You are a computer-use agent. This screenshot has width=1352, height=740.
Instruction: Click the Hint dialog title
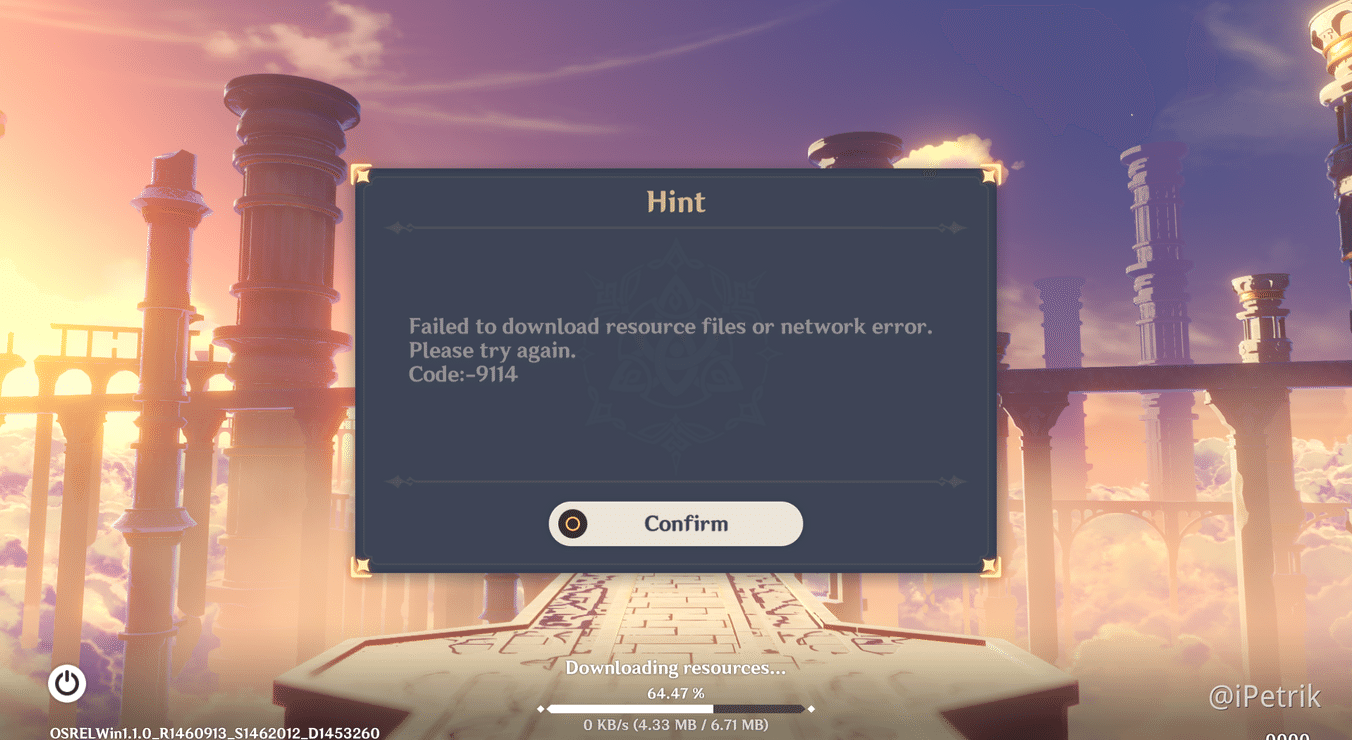[x=675, y=202]
